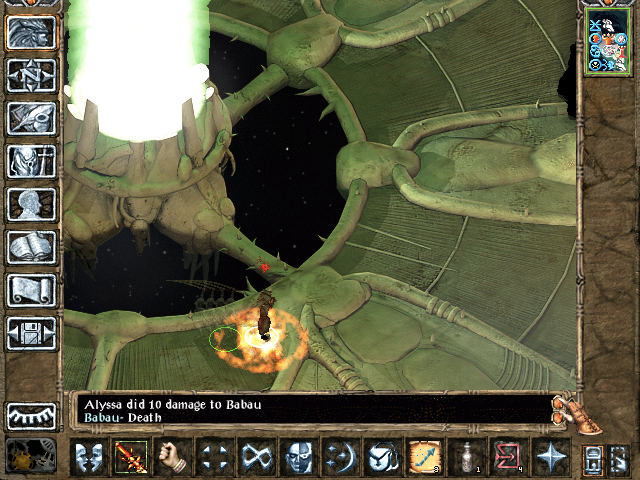Use the potion bottle quick item
The width and height of the screenshot is (640, 480).
[x=465, y=457]
